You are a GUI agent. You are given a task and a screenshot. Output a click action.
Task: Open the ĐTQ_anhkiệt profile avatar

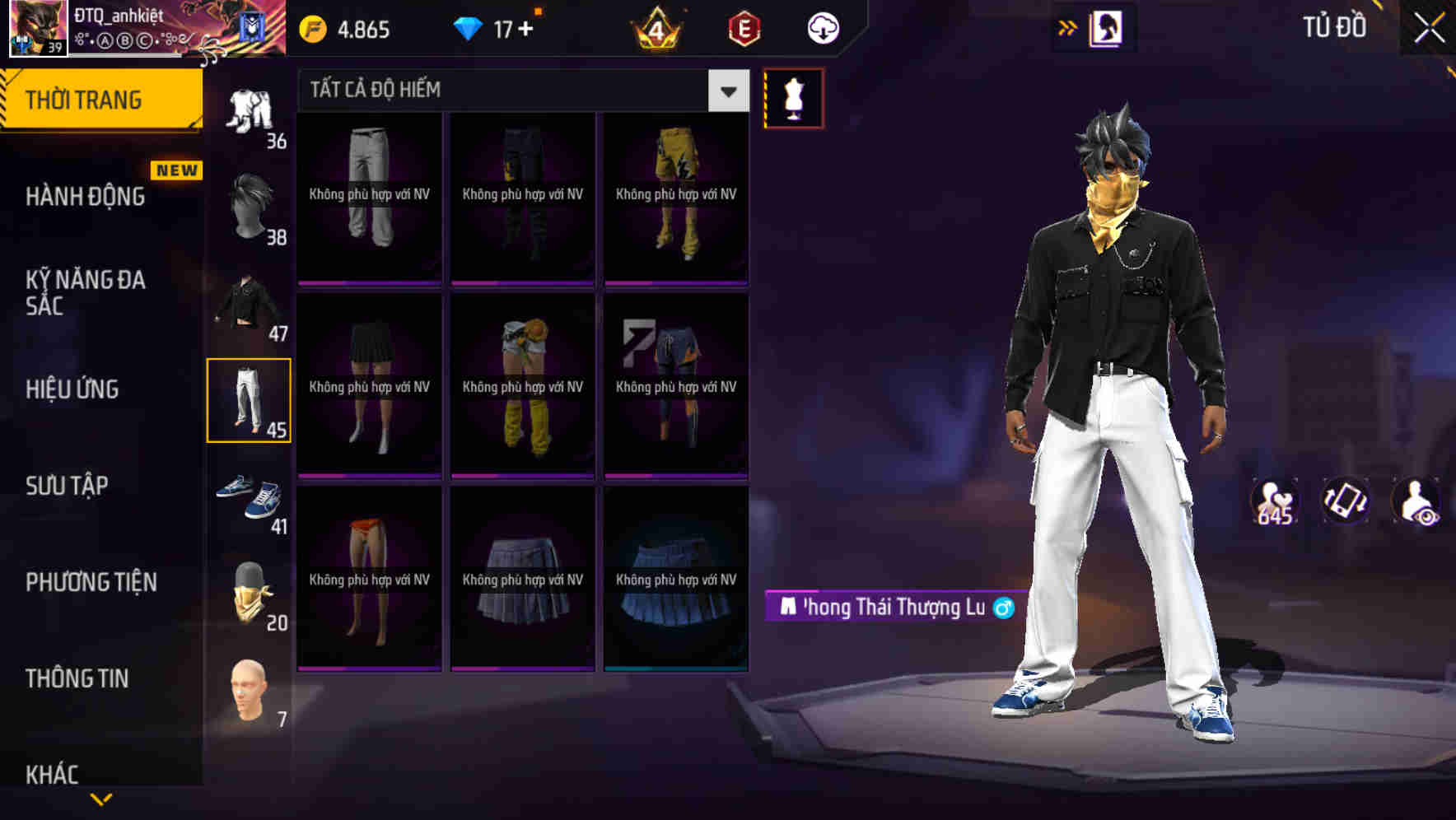[37, 27]
